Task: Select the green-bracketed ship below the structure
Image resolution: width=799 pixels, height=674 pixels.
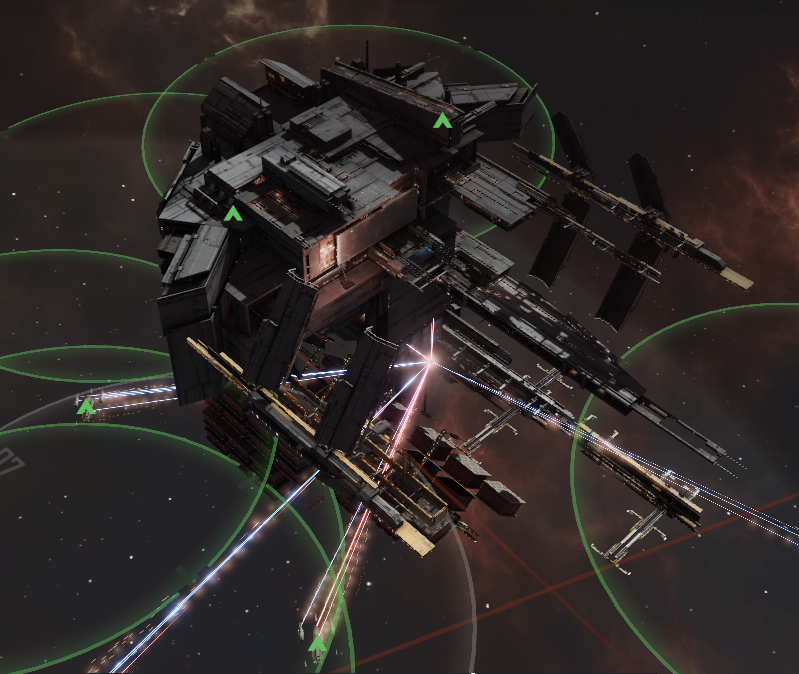Action: pyautogui.click(x=318, y=644)
